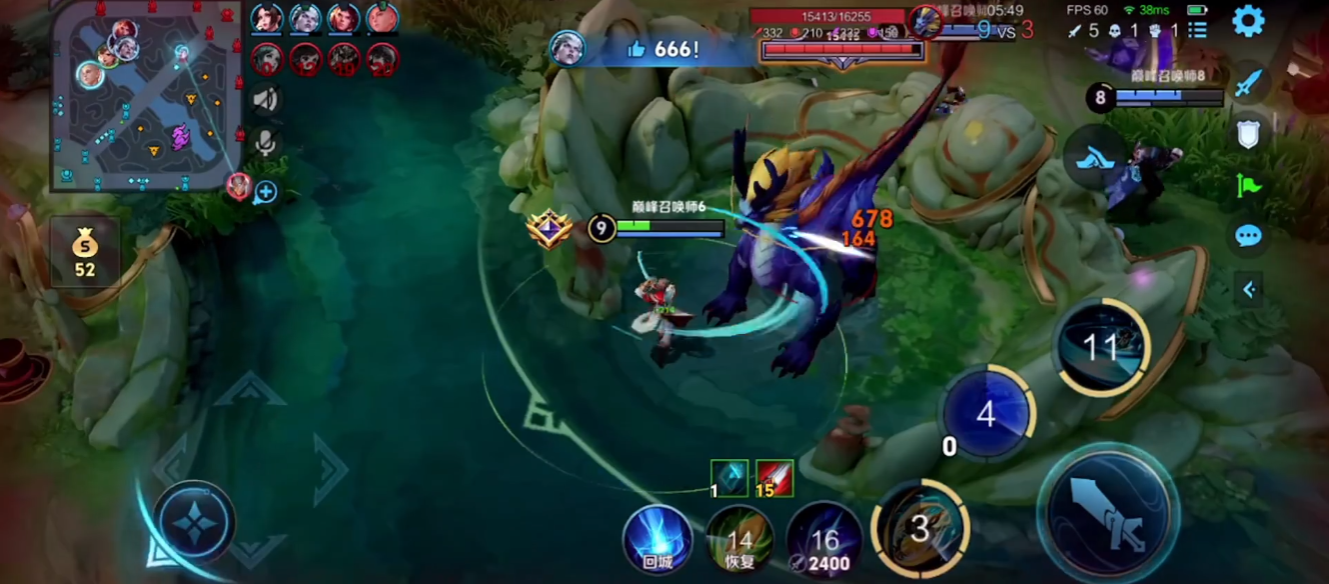1329x584 pixels.
Task: Open the gold coin shop button
Action: point(85,250)
